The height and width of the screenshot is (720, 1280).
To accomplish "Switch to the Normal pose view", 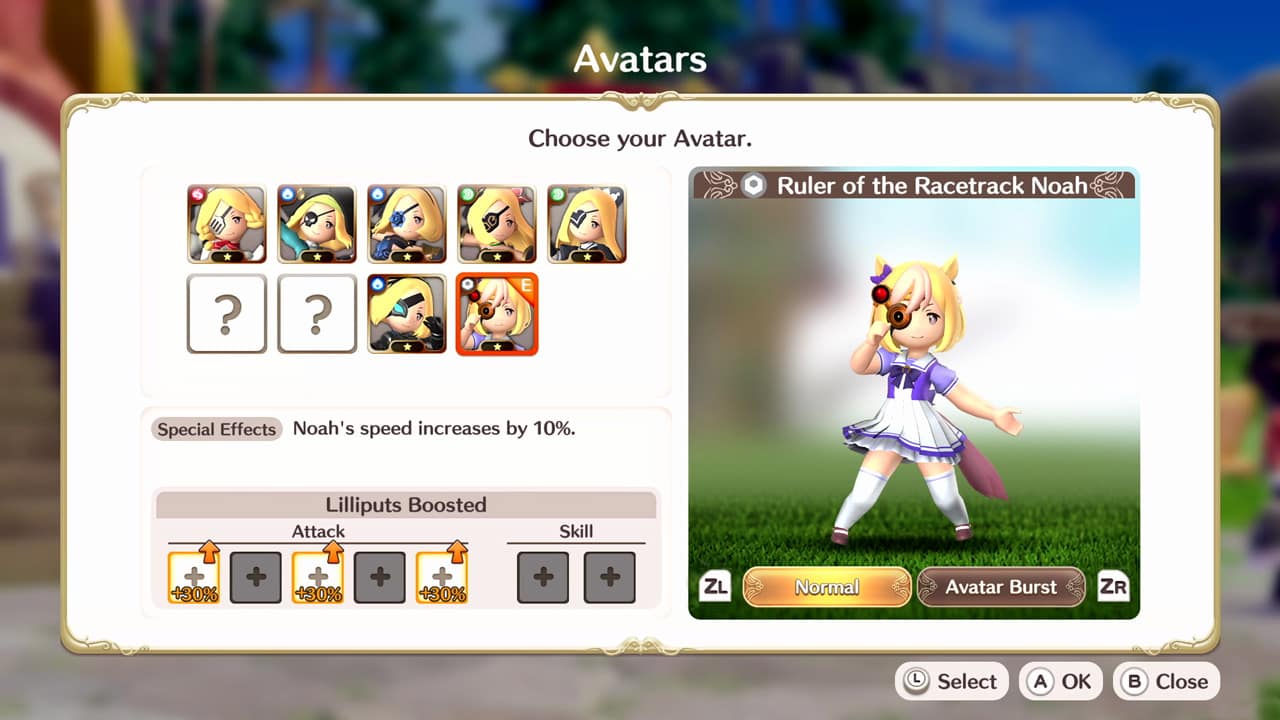I will click(827, 589).
